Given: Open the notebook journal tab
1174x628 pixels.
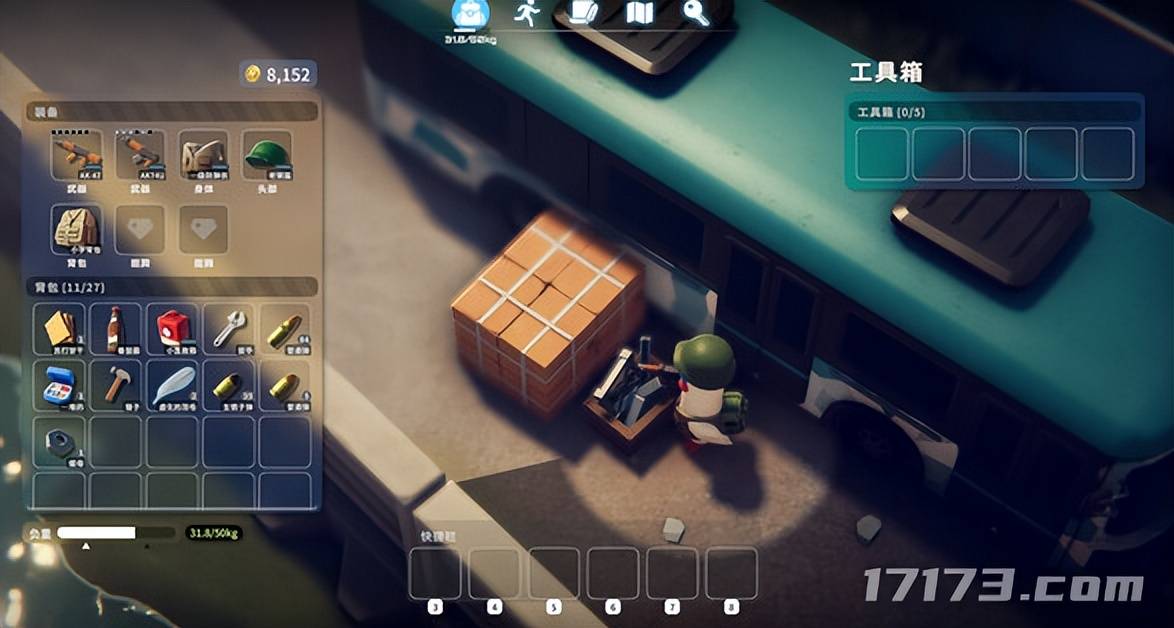Looking at the screenshot, I should coord(582,13).
